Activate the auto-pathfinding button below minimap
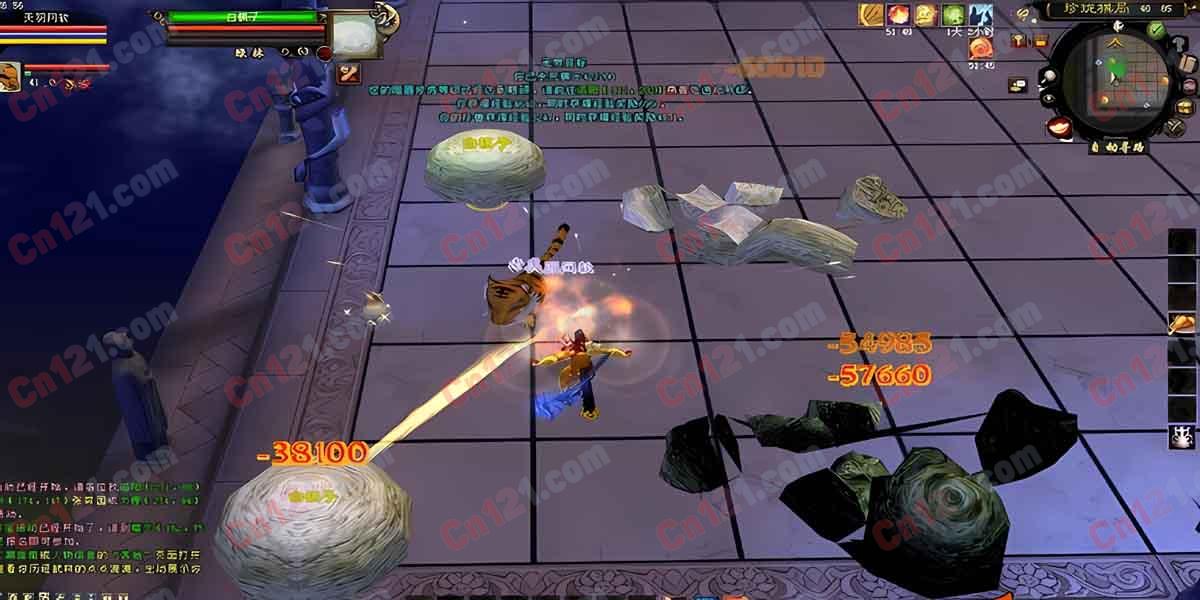The height and width of the screenshot is (600, 1200). [x=1117, y=146]
